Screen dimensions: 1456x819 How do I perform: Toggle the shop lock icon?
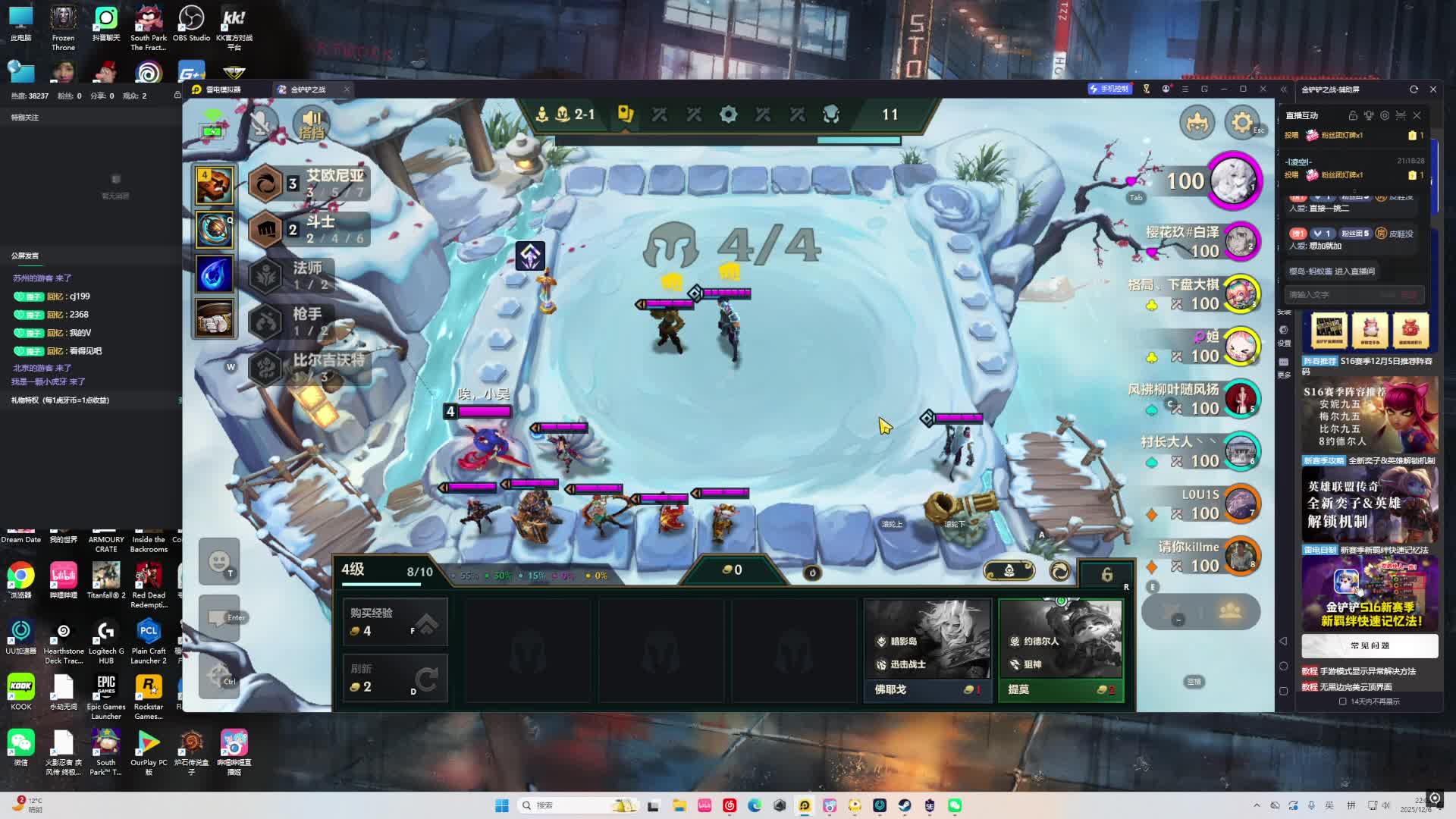pyautogui.click(x=1106, y=574)
